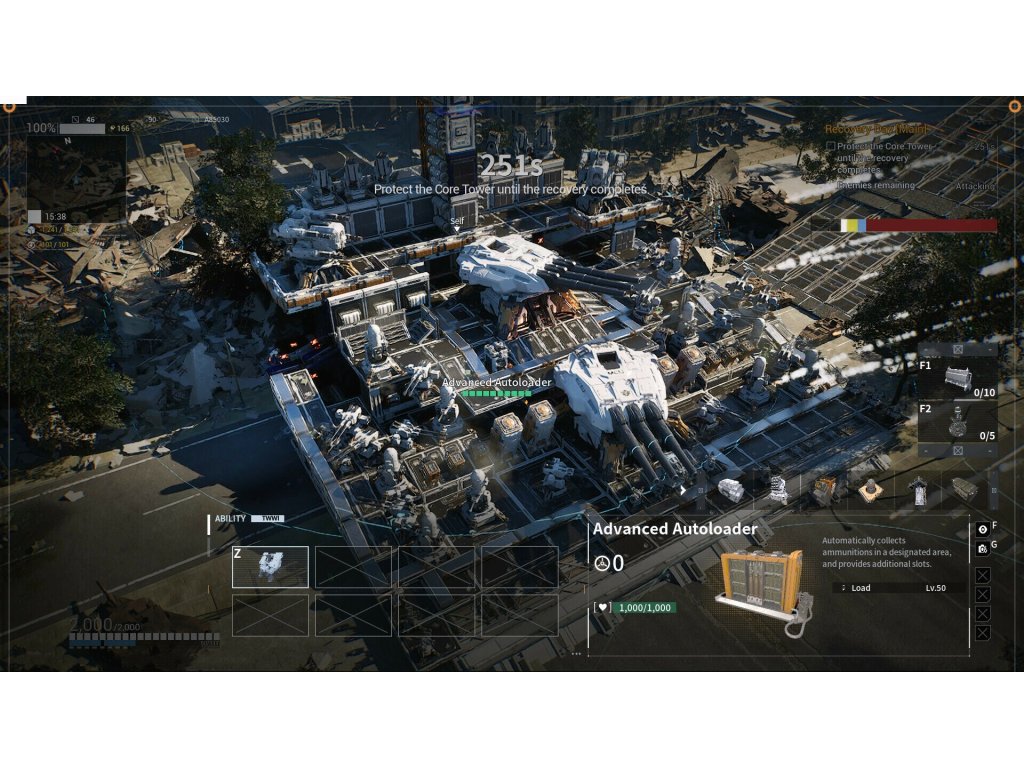Image resolution: width=1024 pixels, height=768 pixels.
Task: Select the F1 building slot showing 0/10
Action: (x=957, y=379)
